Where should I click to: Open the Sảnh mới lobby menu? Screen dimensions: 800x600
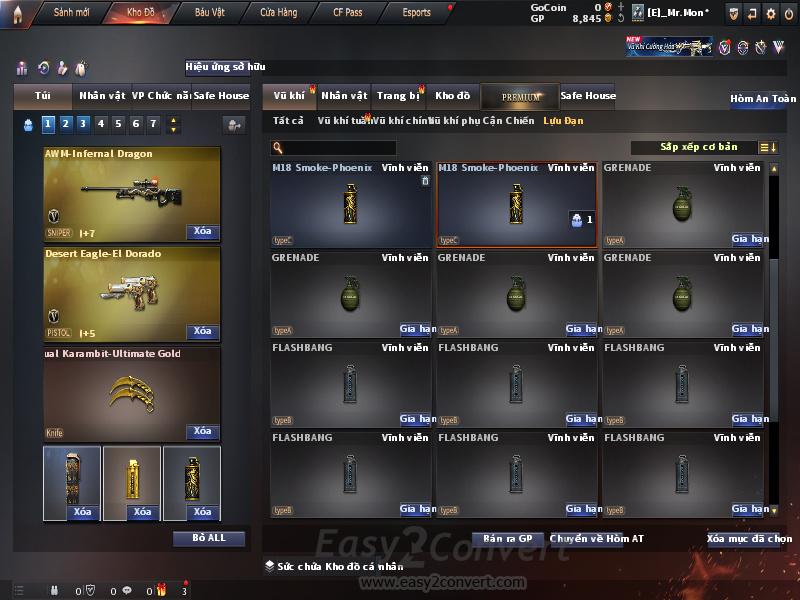(x=70, y=13)
